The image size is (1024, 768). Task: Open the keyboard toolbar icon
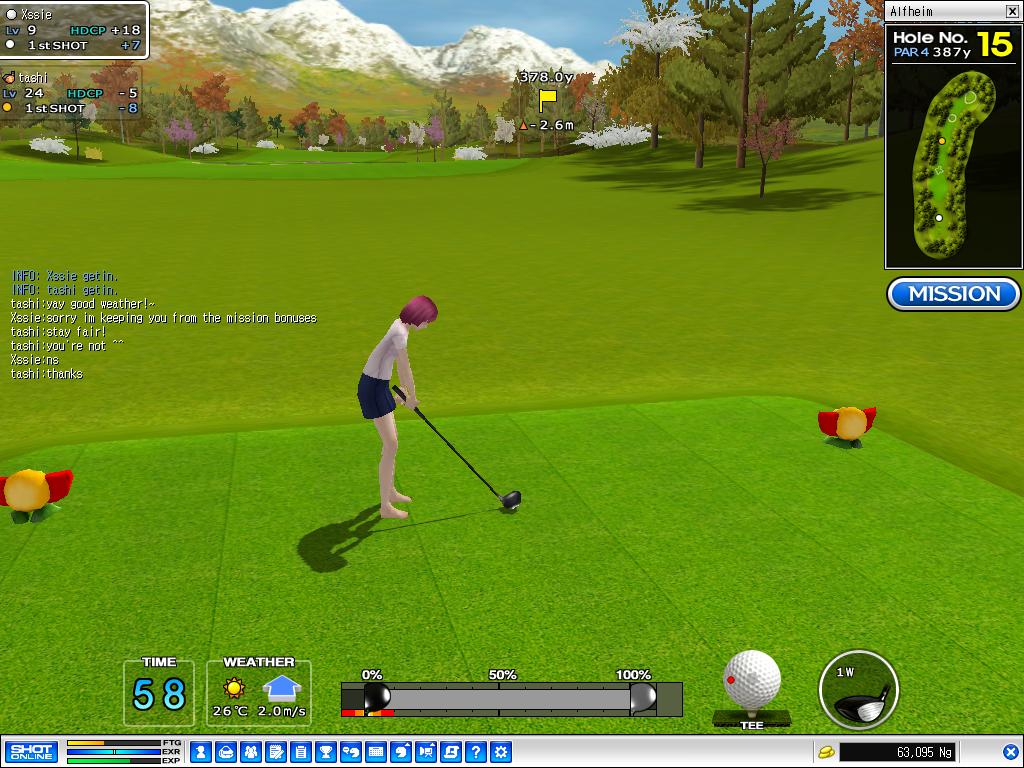[x=376, y=751]
